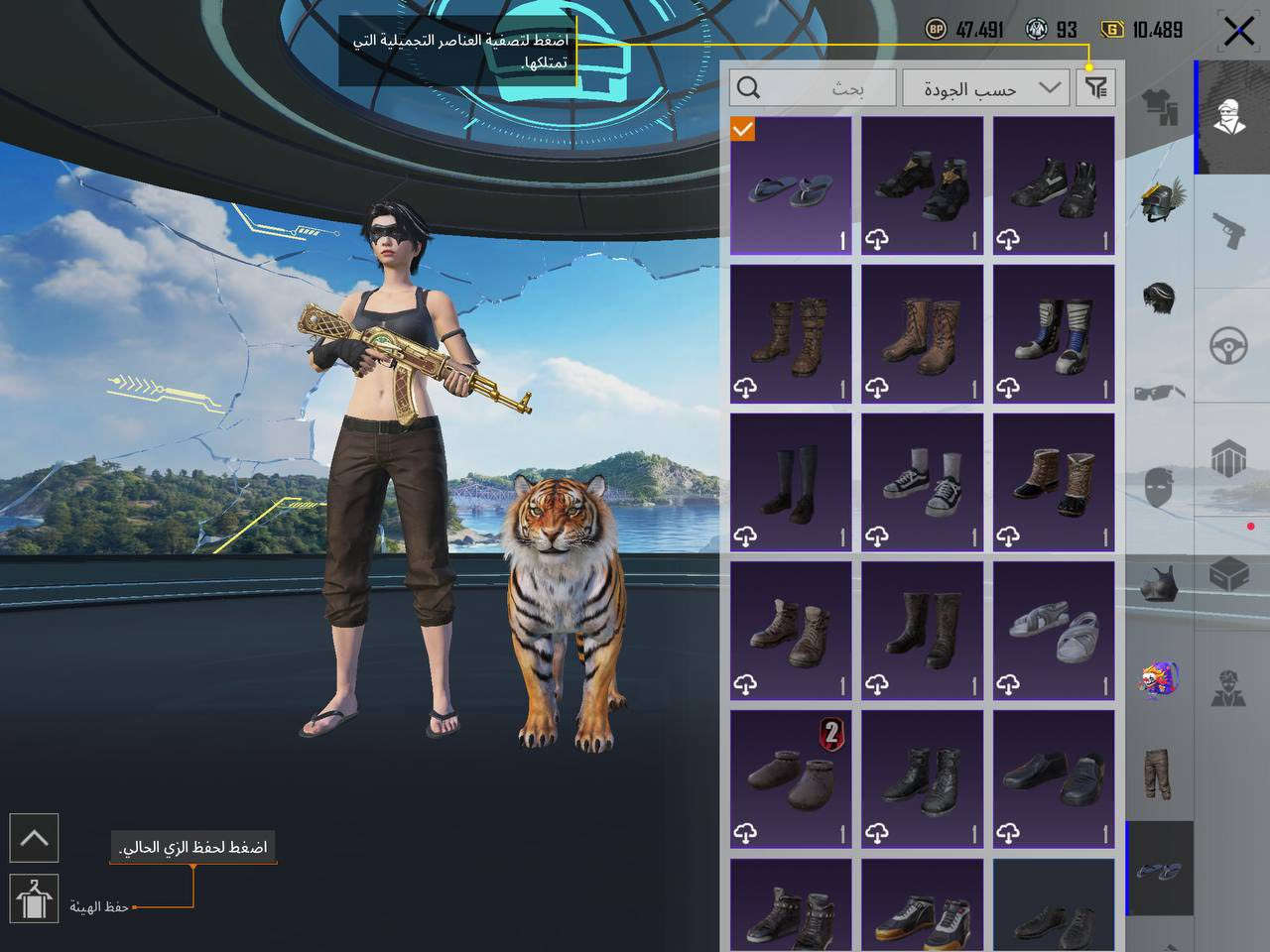This screenshot has height=952, width=1270.
Task: Save the current outfit with hanger button
Action: 34,898
